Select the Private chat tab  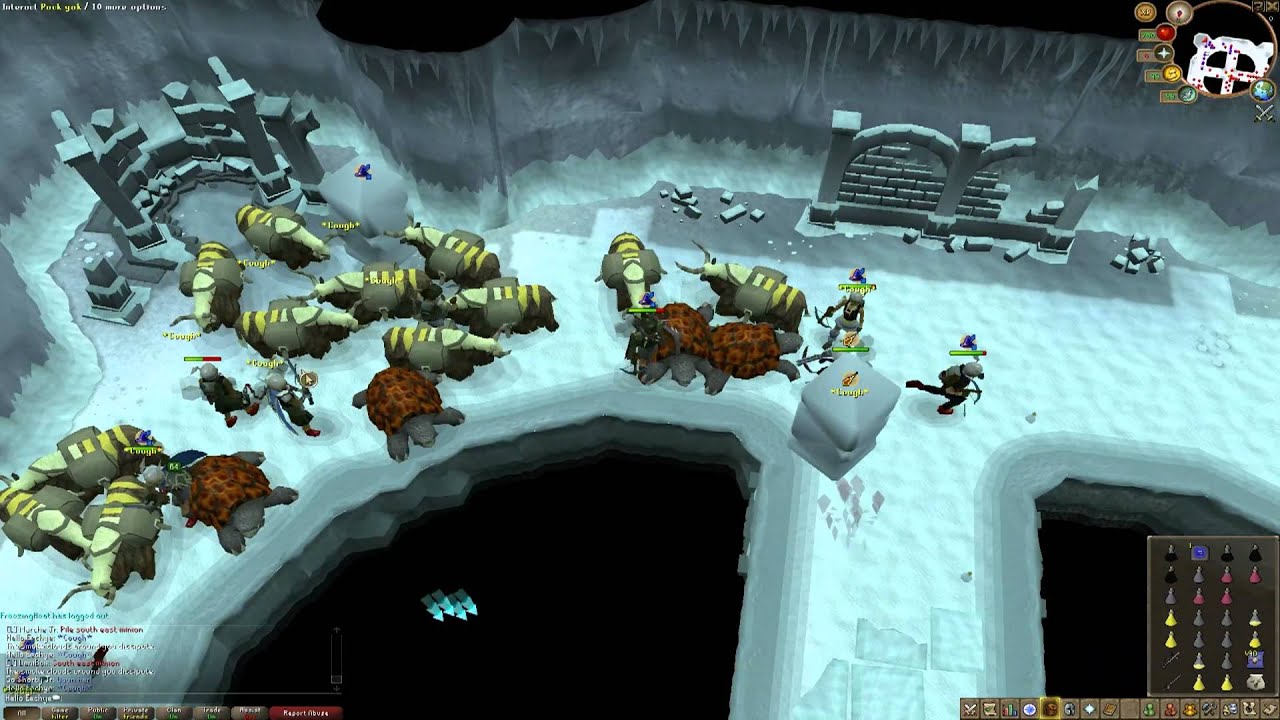click(x=135, y=712)
